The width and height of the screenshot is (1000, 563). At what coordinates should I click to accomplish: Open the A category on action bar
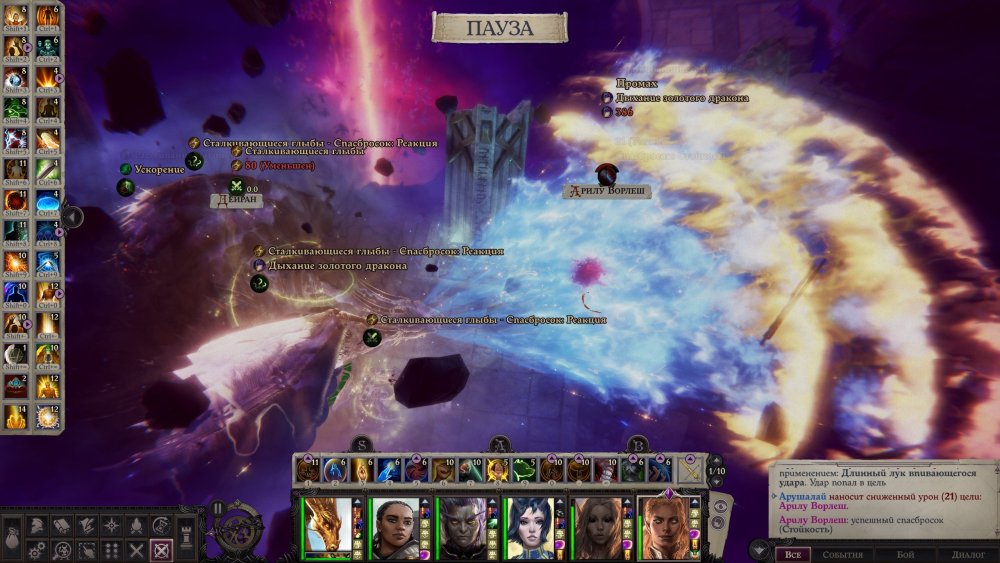pos(500,446)
